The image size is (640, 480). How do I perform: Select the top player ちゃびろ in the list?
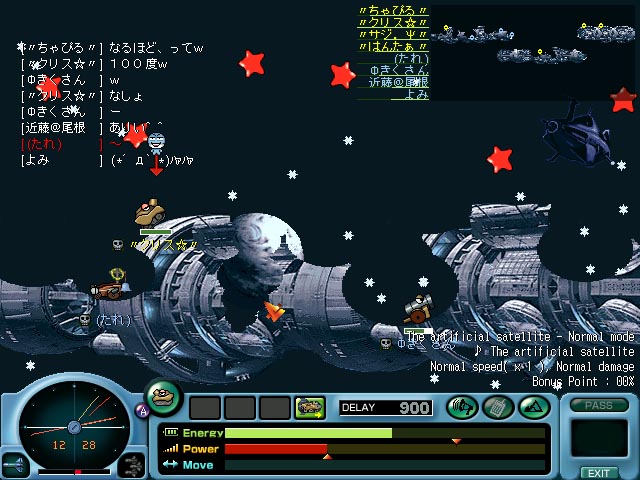click(393, 11)
